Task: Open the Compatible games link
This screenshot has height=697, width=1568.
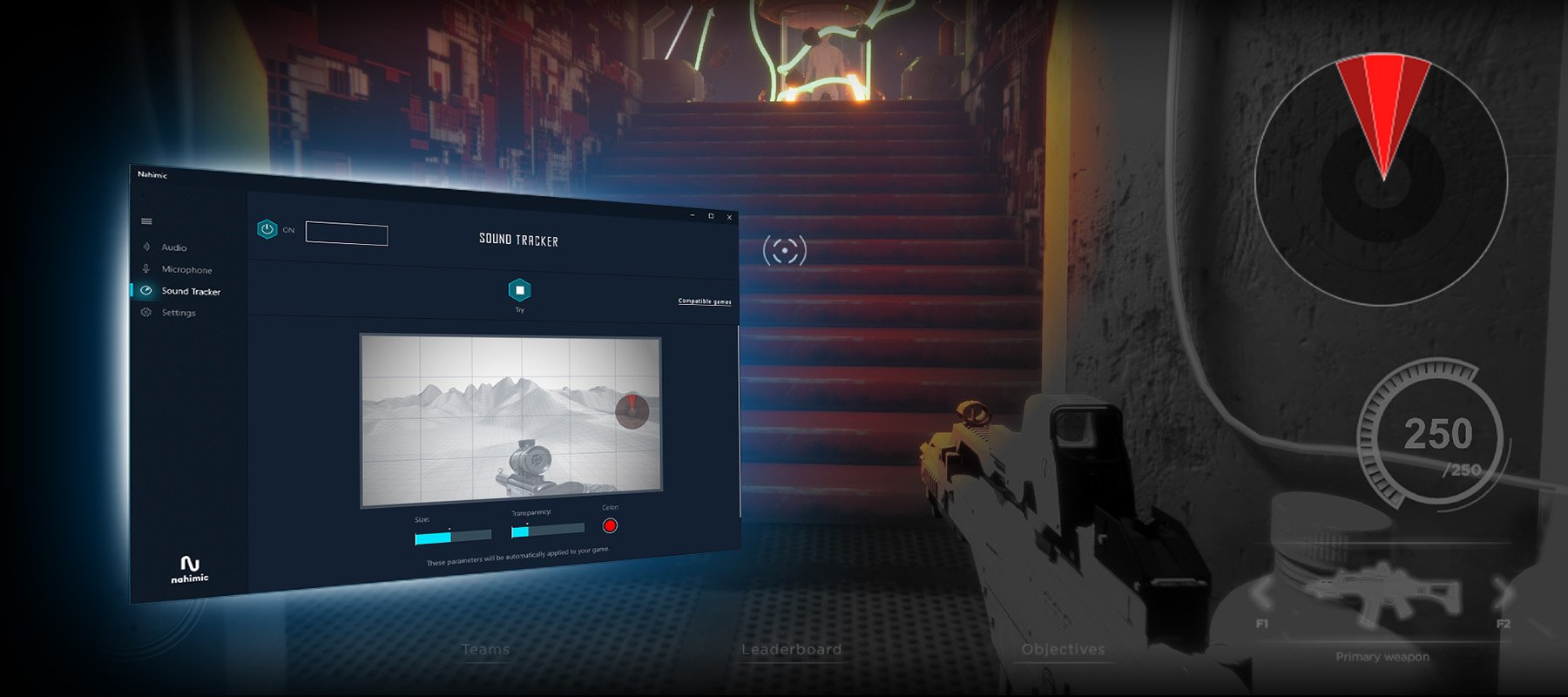Action: tap(704, 301)
